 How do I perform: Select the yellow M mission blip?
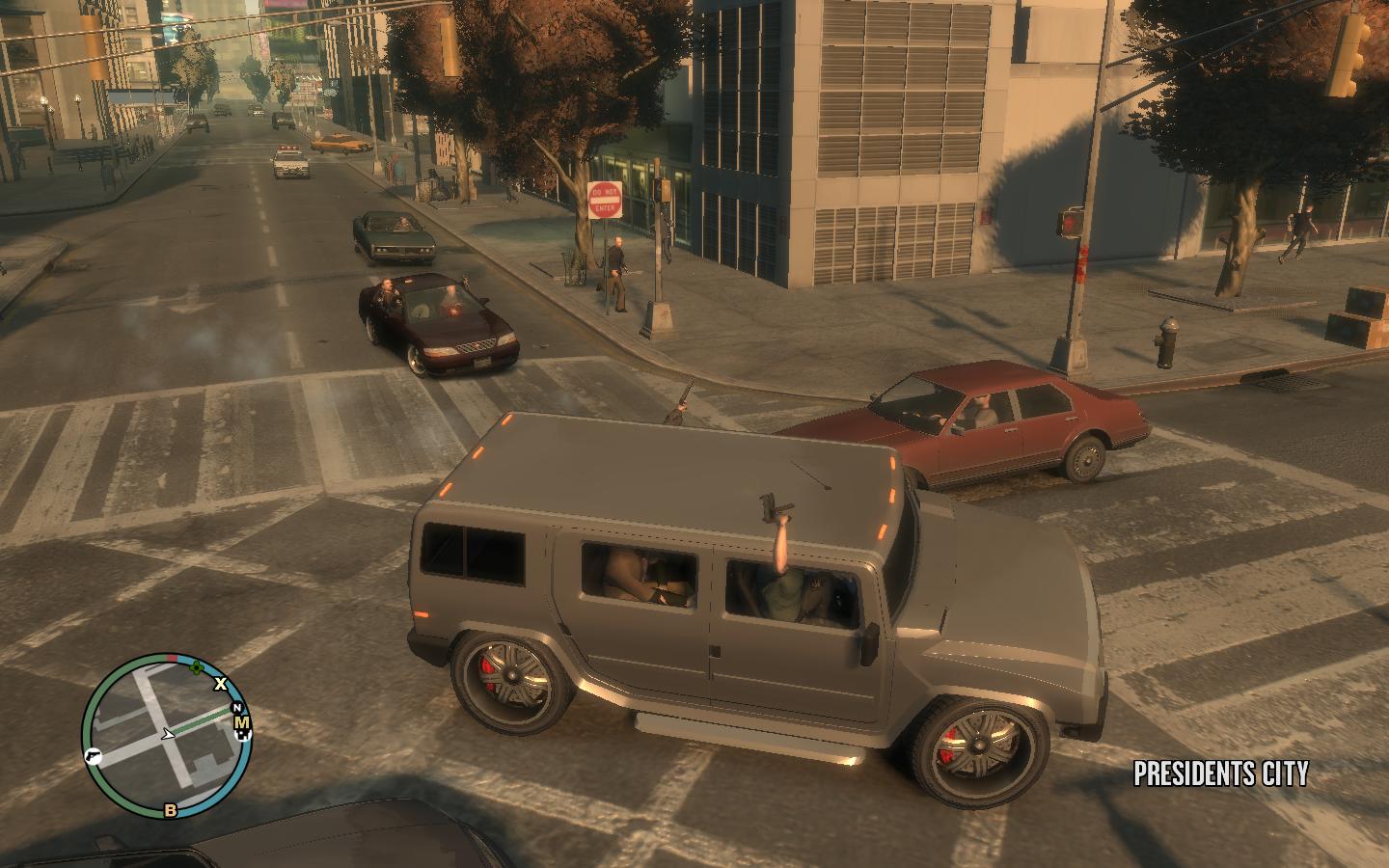coord(242,723)
